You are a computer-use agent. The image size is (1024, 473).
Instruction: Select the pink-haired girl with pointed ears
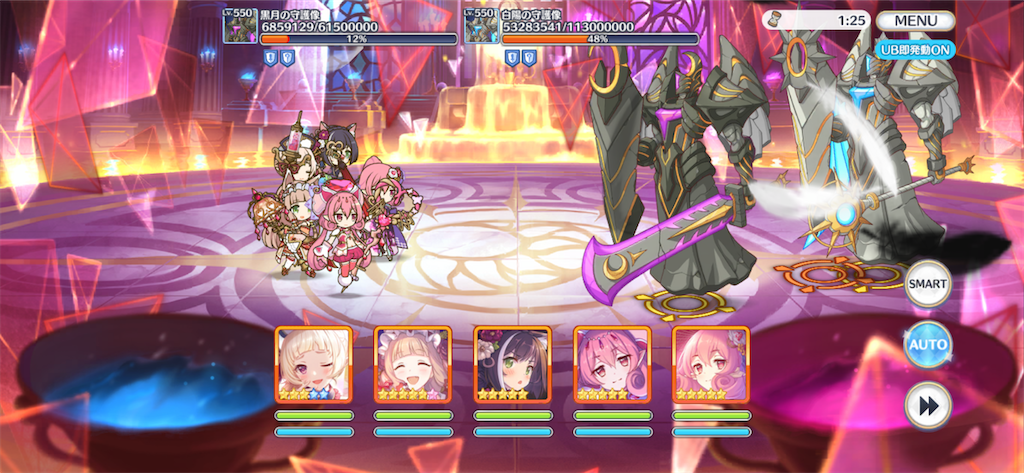[x=612, y=364]
